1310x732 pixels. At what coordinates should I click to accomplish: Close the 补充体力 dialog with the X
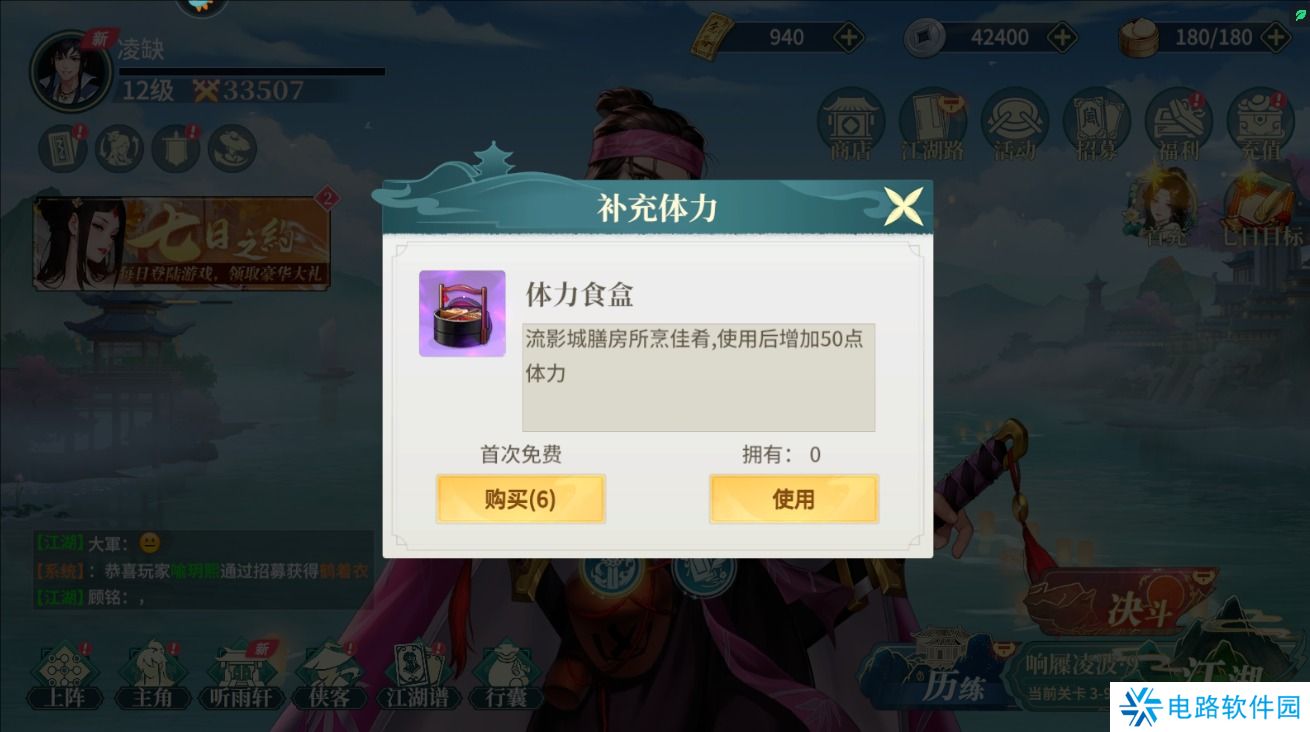903,204
